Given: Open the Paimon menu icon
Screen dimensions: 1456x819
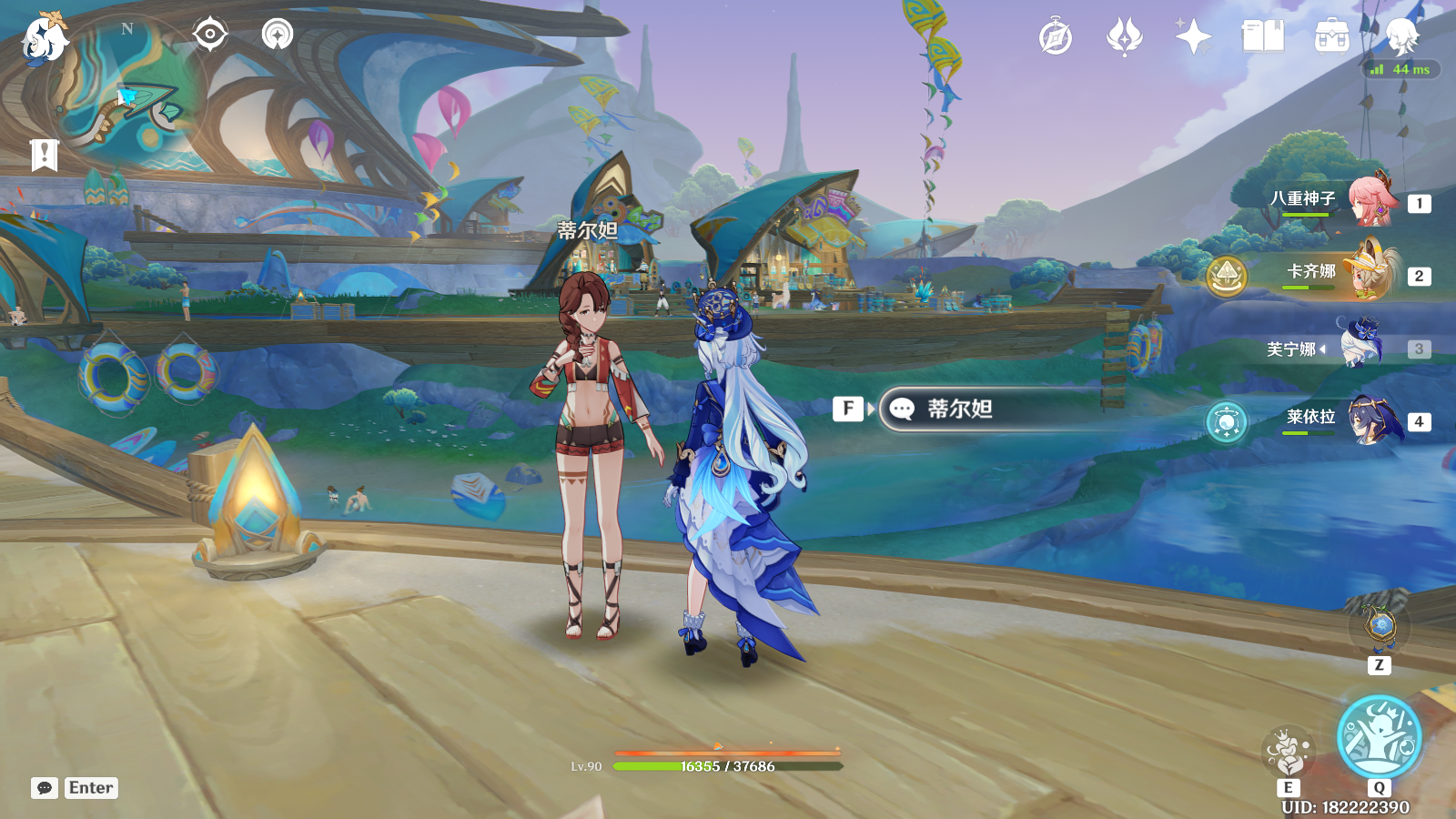Looking at the screenshot, I should (x=44, y=38).
